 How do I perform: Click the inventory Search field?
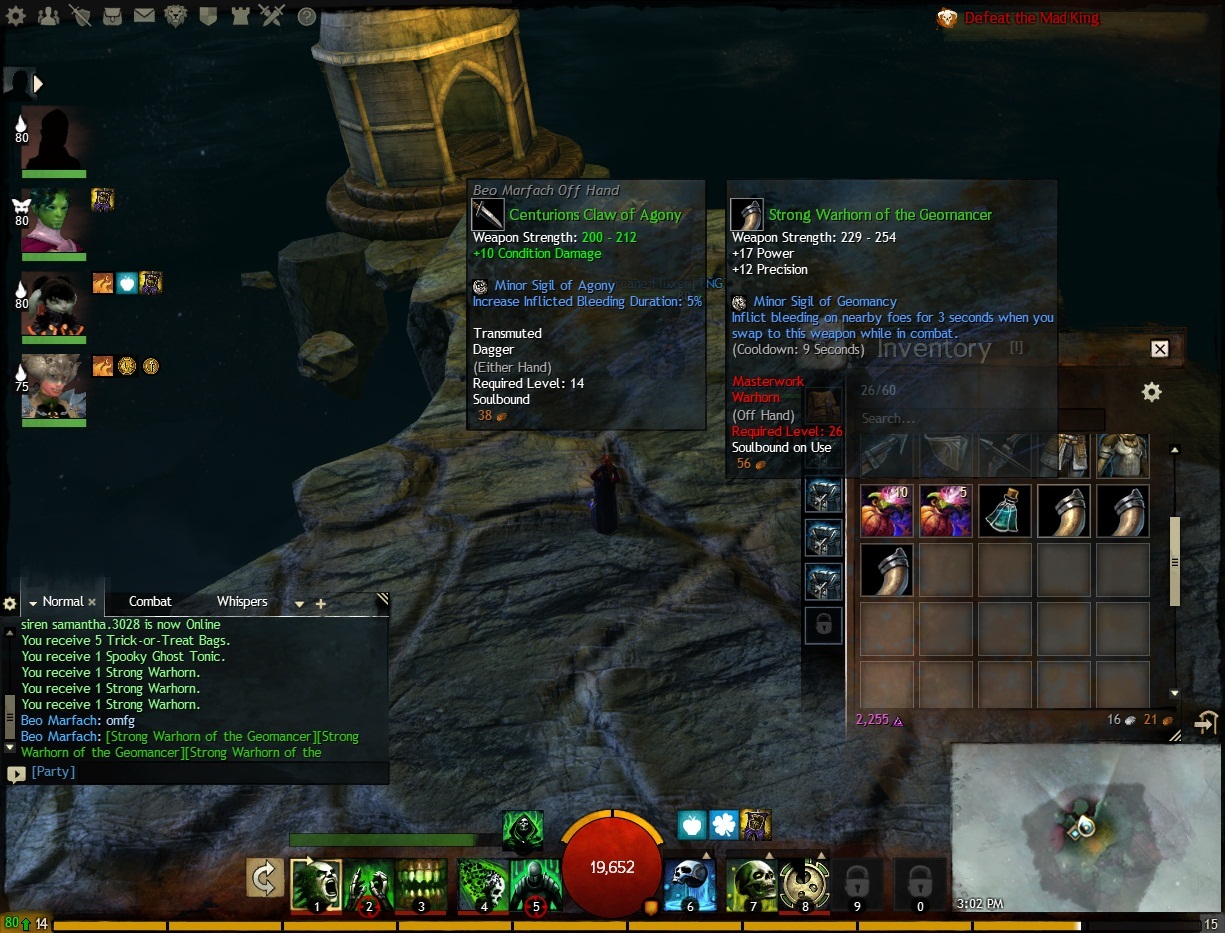pos(980,419)
